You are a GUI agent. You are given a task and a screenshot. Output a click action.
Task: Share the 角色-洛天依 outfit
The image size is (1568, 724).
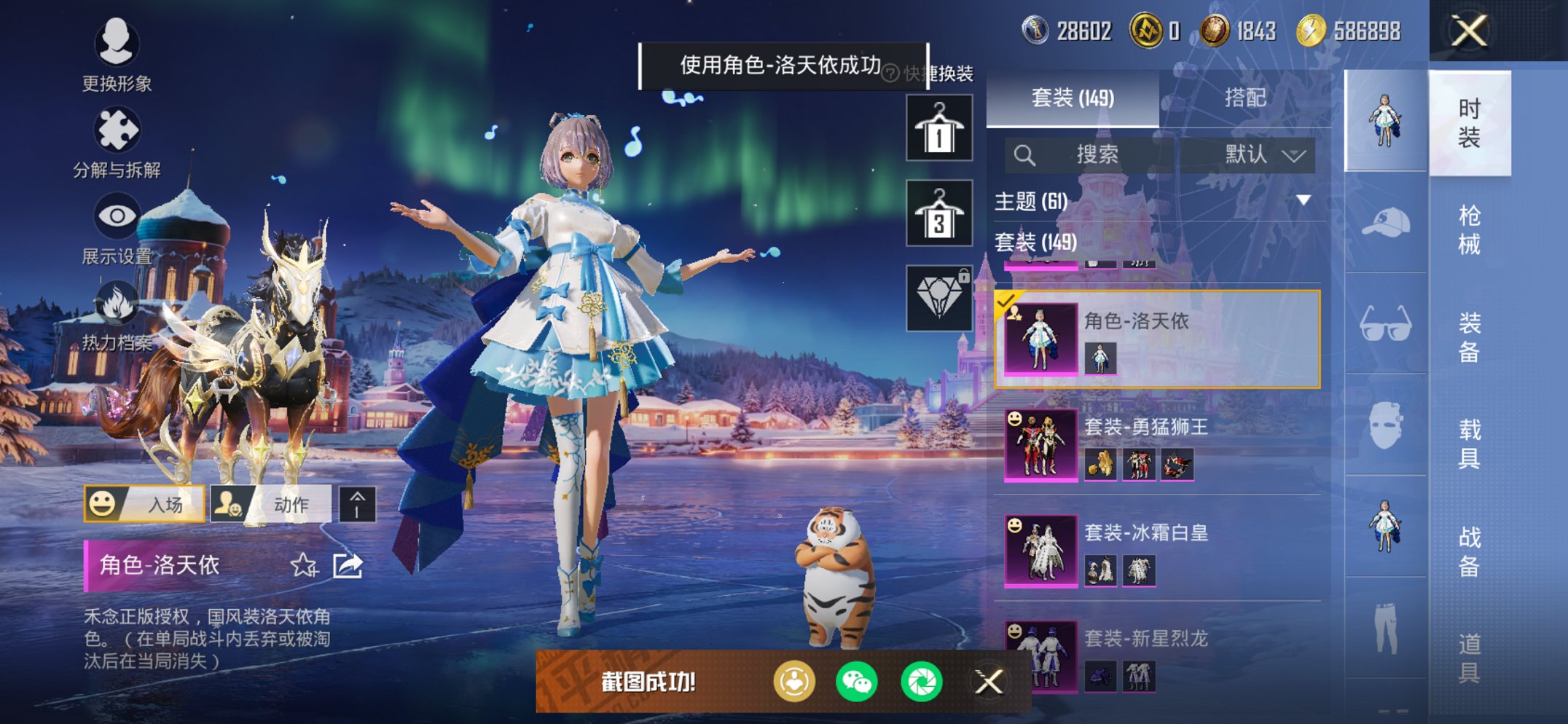(348, 565)
